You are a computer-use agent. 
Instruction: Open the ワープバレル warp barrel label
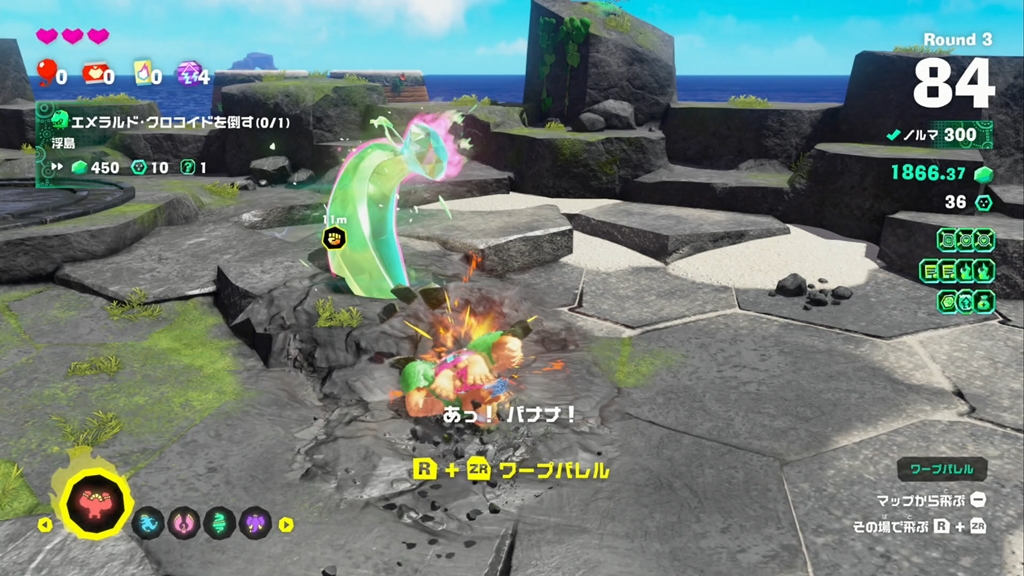pyautogui.click(x=941, y=468)
